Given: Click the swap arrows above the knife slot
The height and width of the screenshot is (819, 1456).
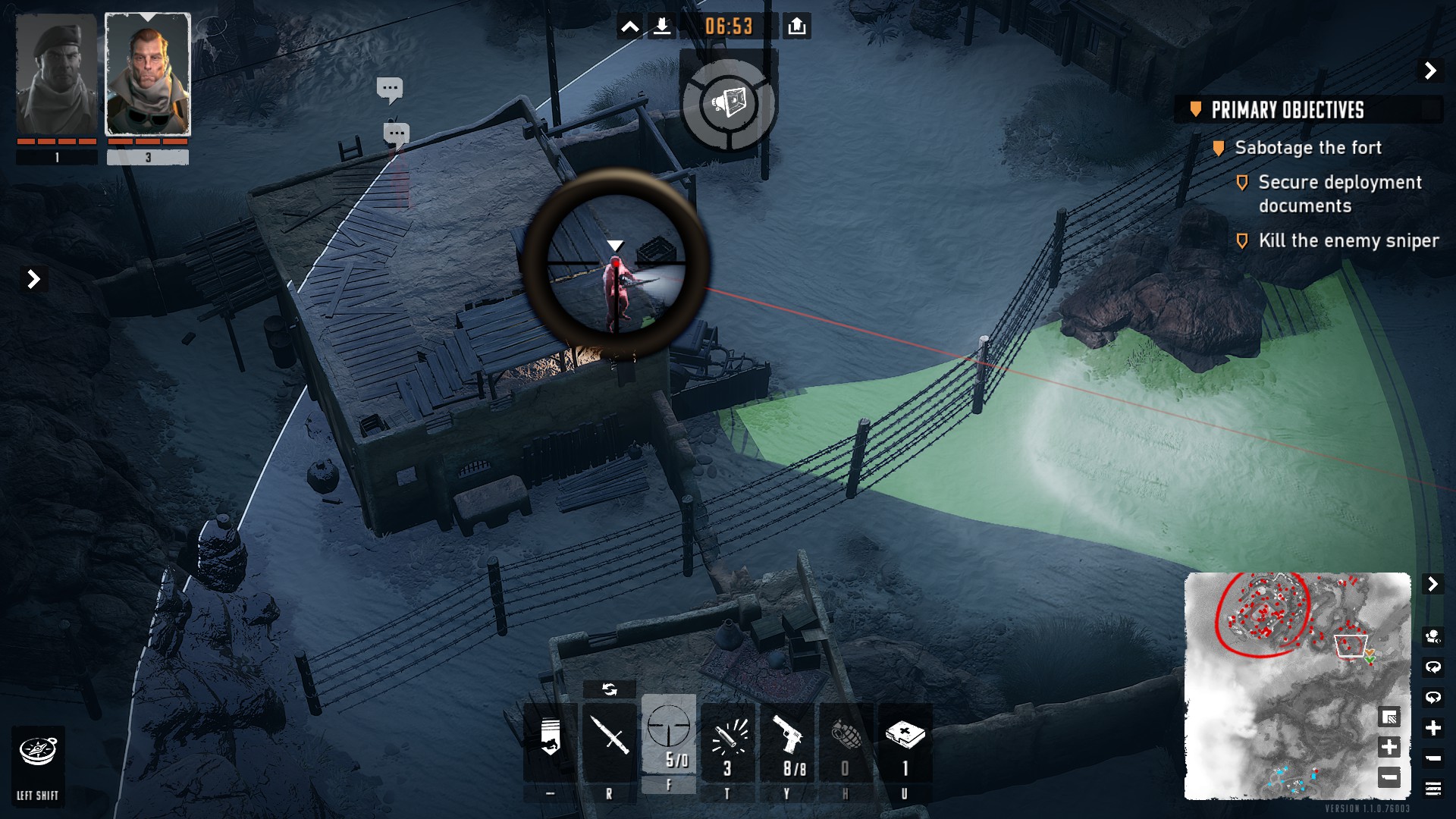Looking at the screenshot, I should tap(609, 689).
